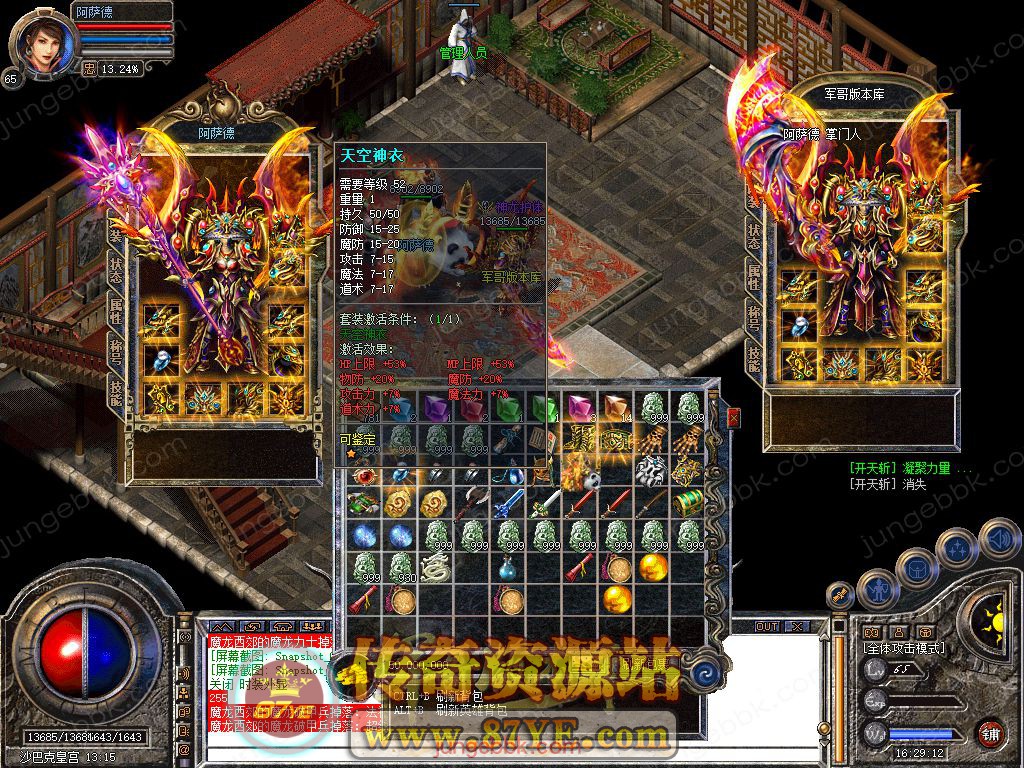
Task: Click the @ chat channel button
Action: (184, 749)
